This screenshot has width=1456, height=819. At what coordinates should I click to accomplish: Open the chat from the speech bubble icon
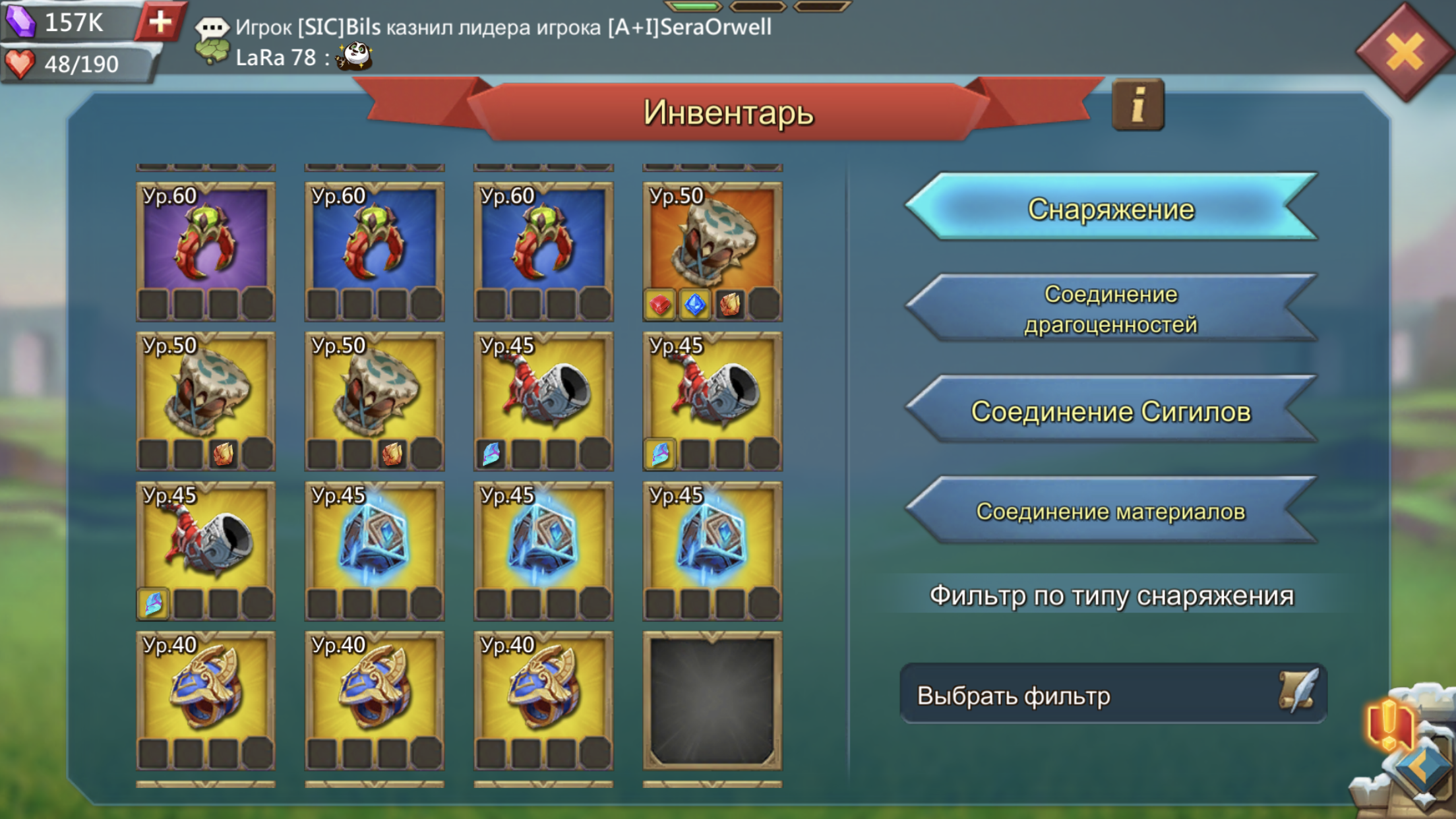click(x=212, y=28)
